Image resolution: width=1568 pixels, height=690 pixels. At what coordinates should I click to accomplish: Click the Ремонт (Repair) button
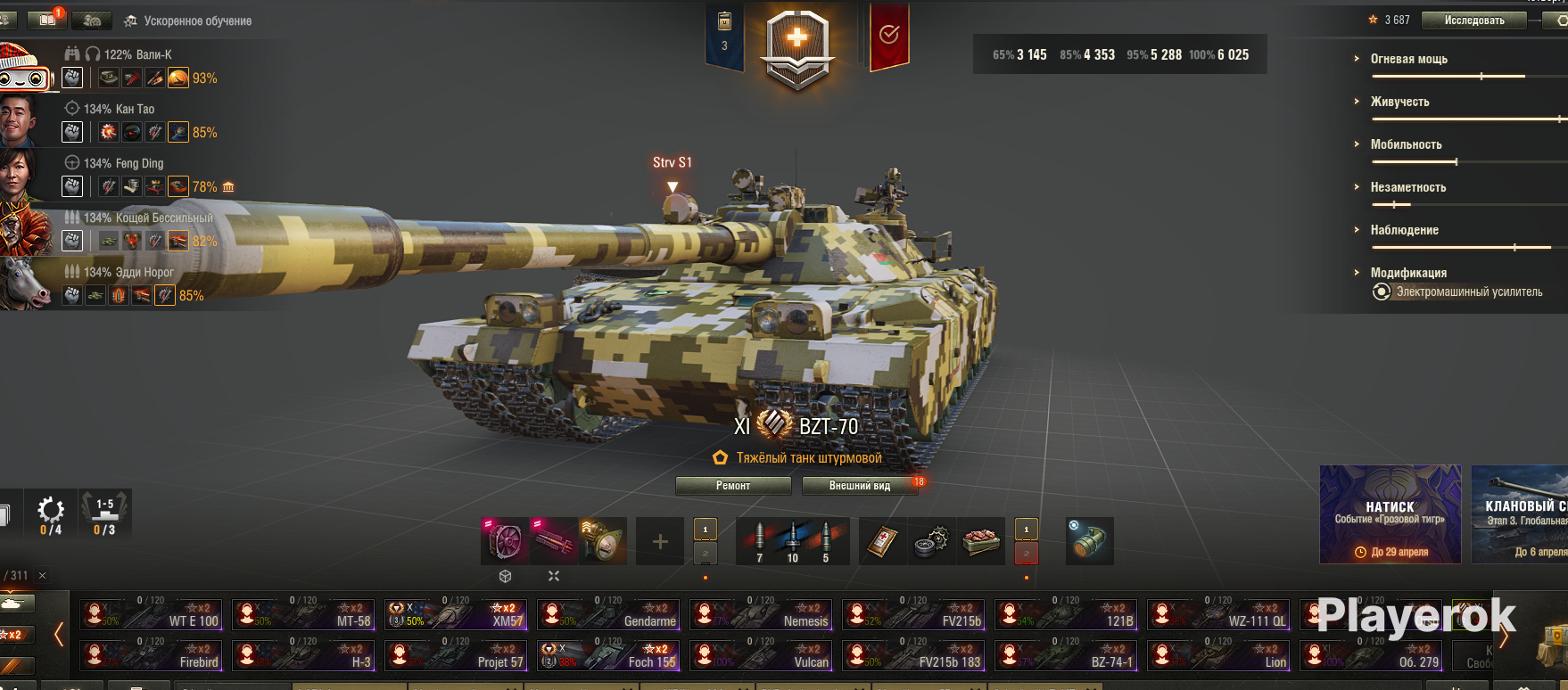tap(732, 486)
